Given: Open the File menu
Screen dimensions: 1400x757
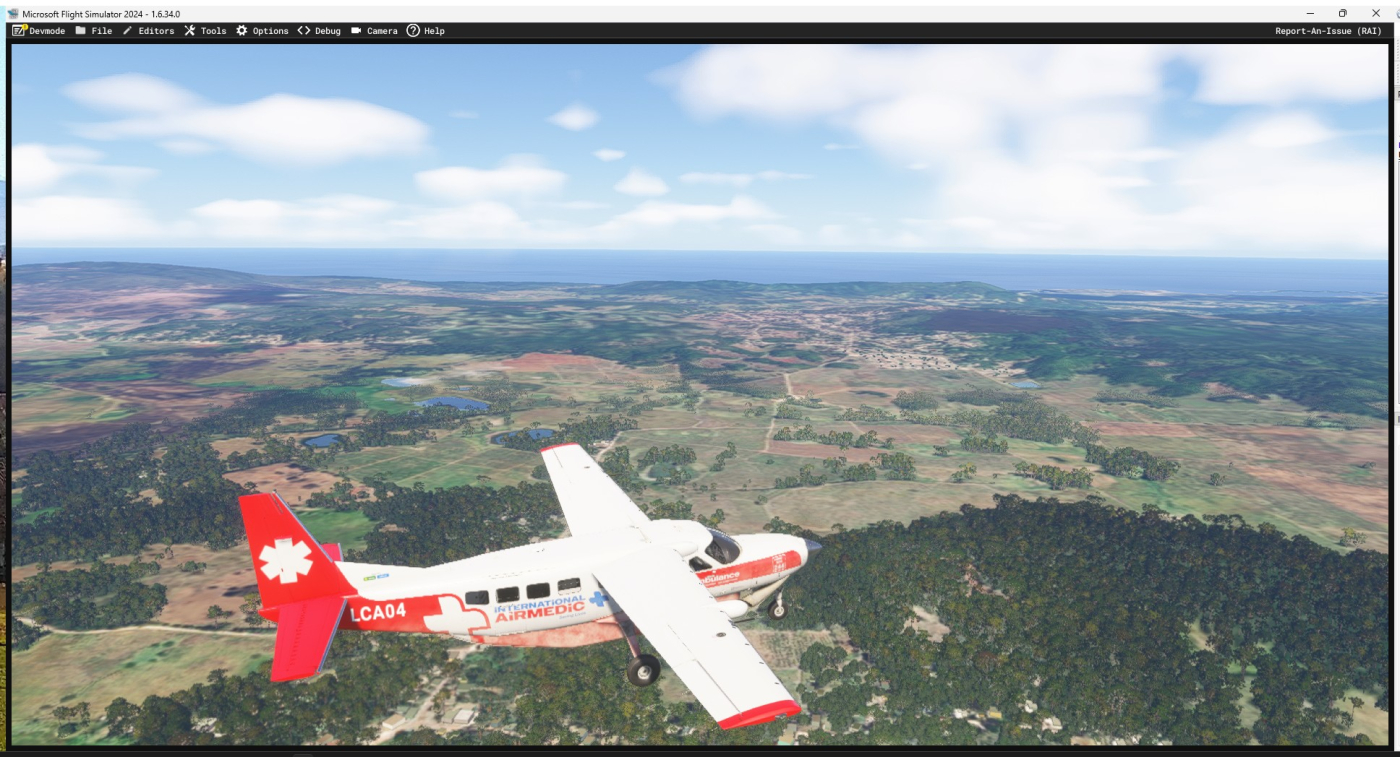Looking at the screenshot, I should click(x=94, y=31).
